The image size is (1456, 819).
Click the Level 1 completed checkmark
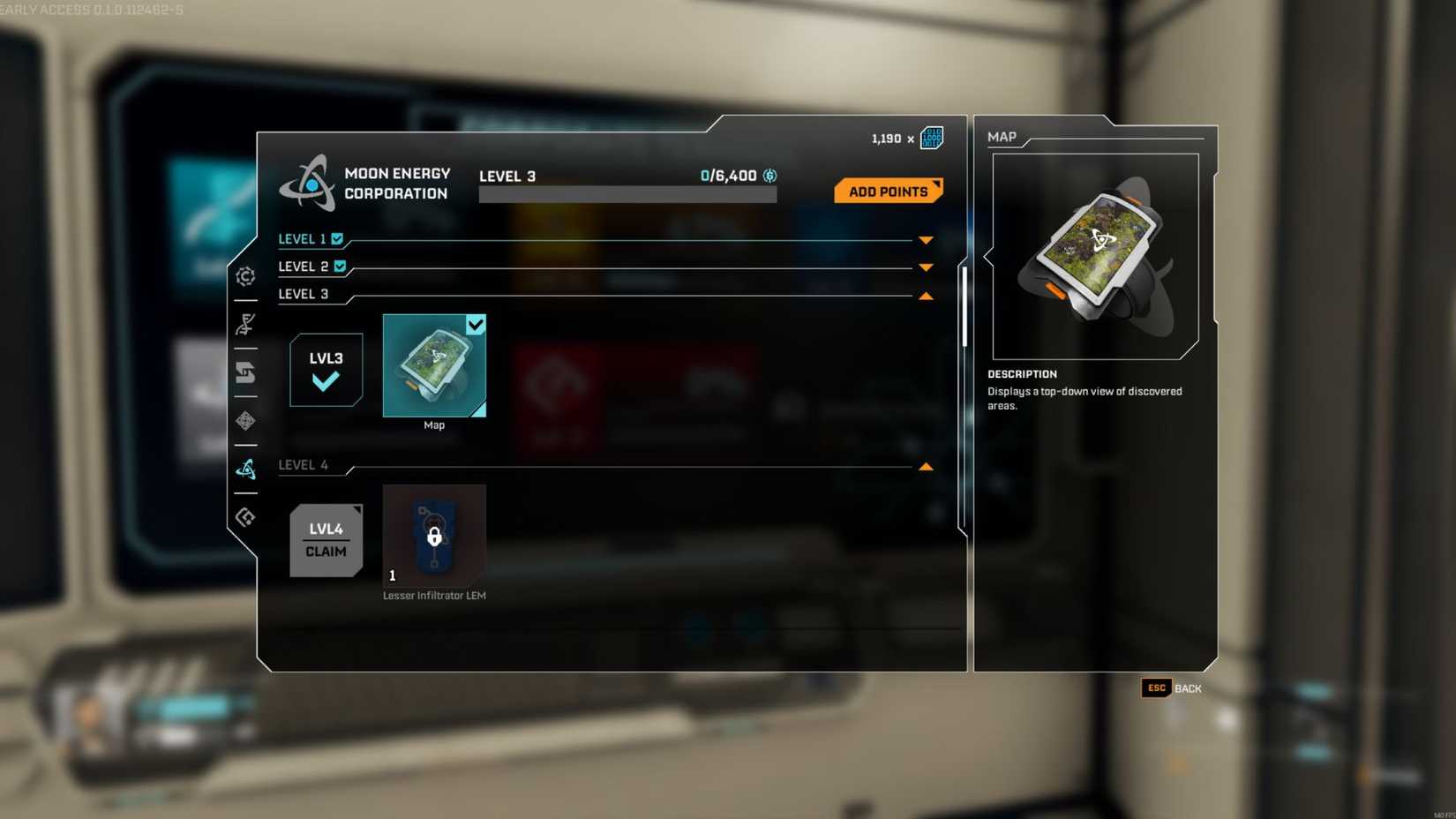[x=339, y=237]
